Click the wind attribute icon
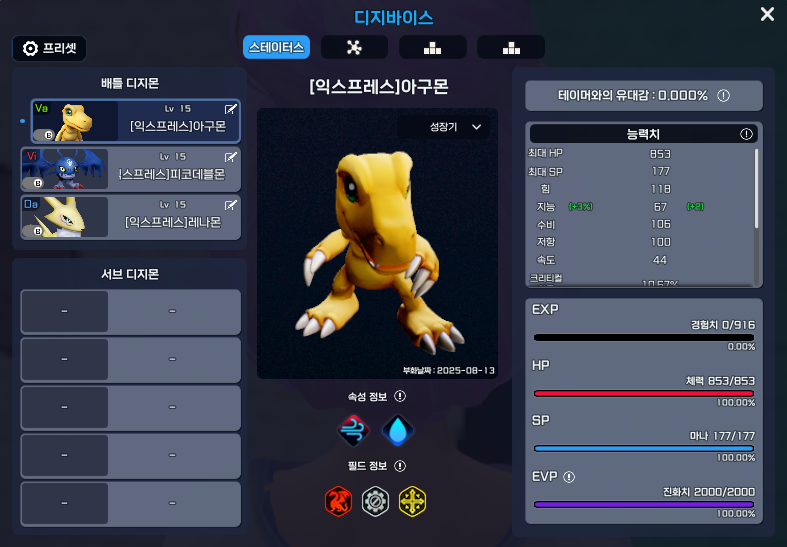This screenshot has height=547, width=787. 354,430
